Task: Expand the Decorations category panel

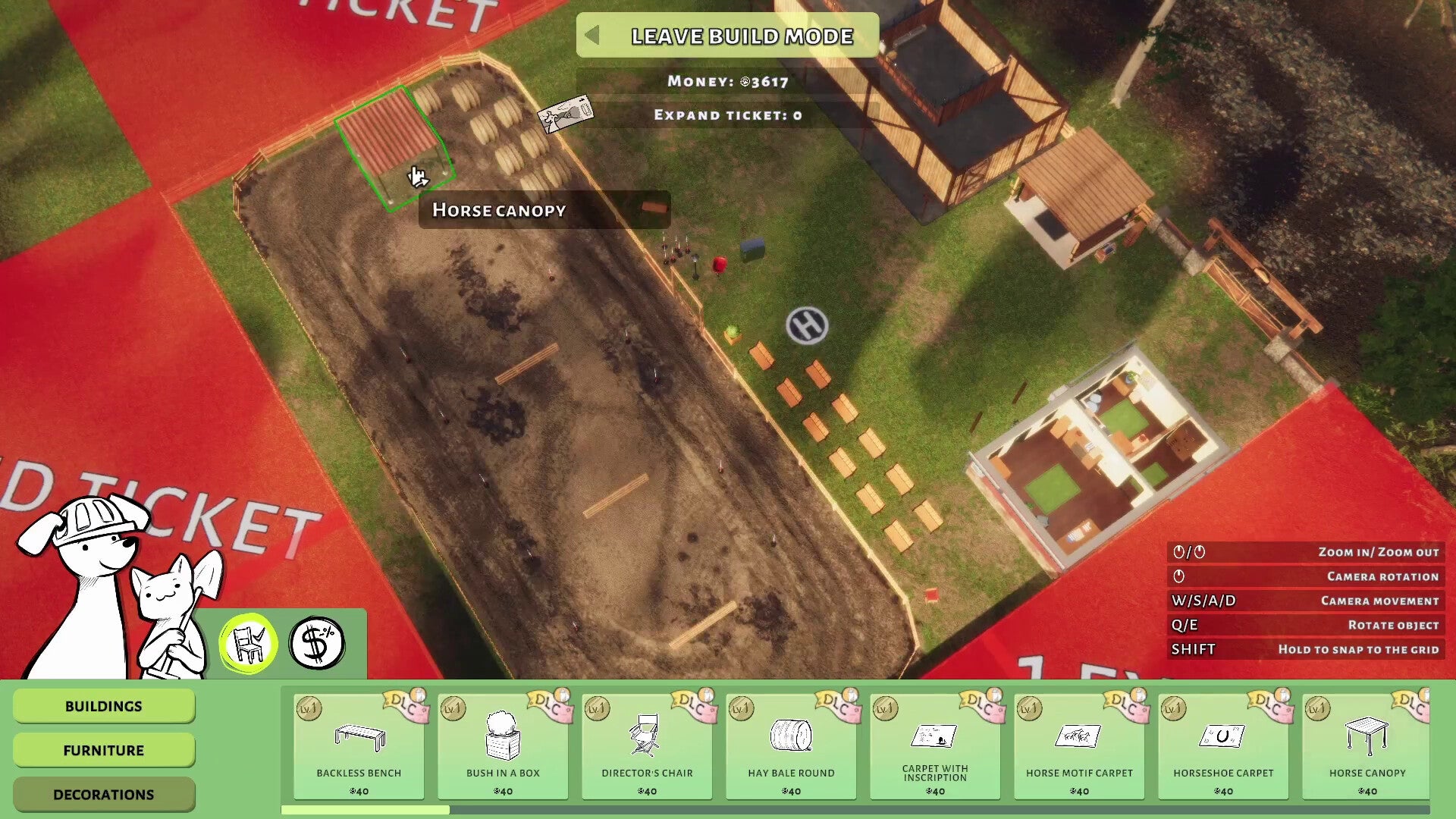Action: [x=104, y=794]
